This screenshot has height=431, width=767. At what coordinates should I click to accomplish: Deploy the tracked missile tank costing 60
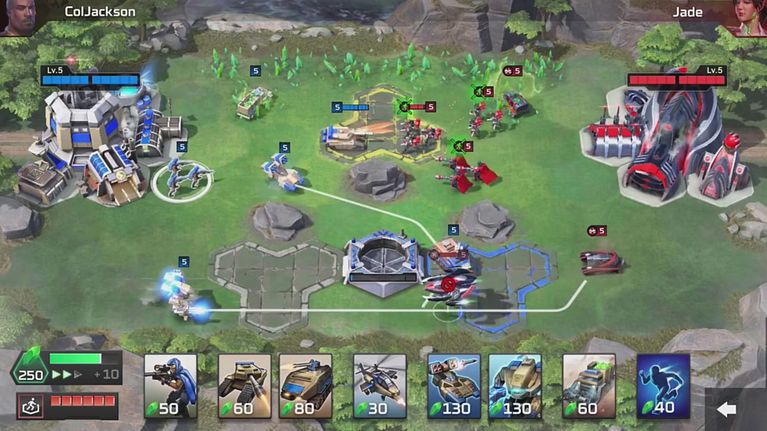click(x=244, y=385)
